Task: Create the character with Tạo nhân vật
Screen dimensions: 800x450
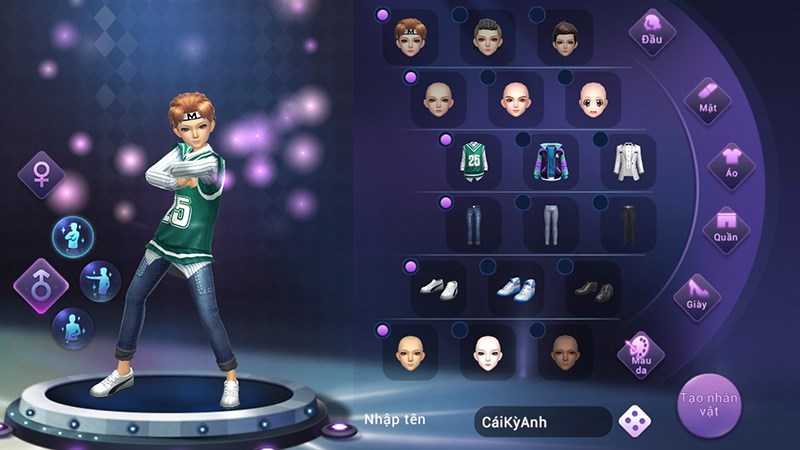Action: 709,405
